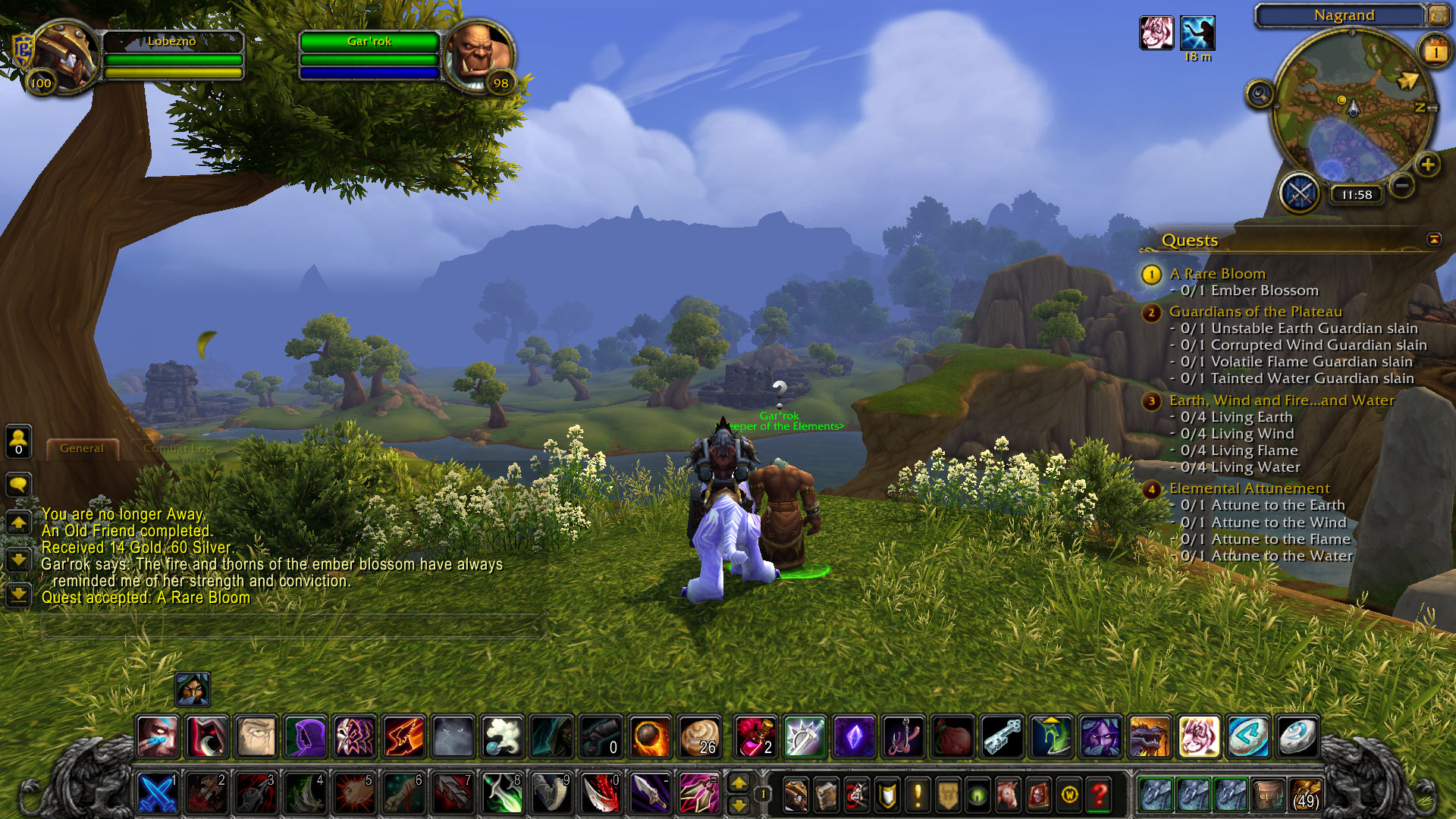Open the backpack showing 49 free slots
This screenshot has width=1456, height=819.
point(1304,794)
